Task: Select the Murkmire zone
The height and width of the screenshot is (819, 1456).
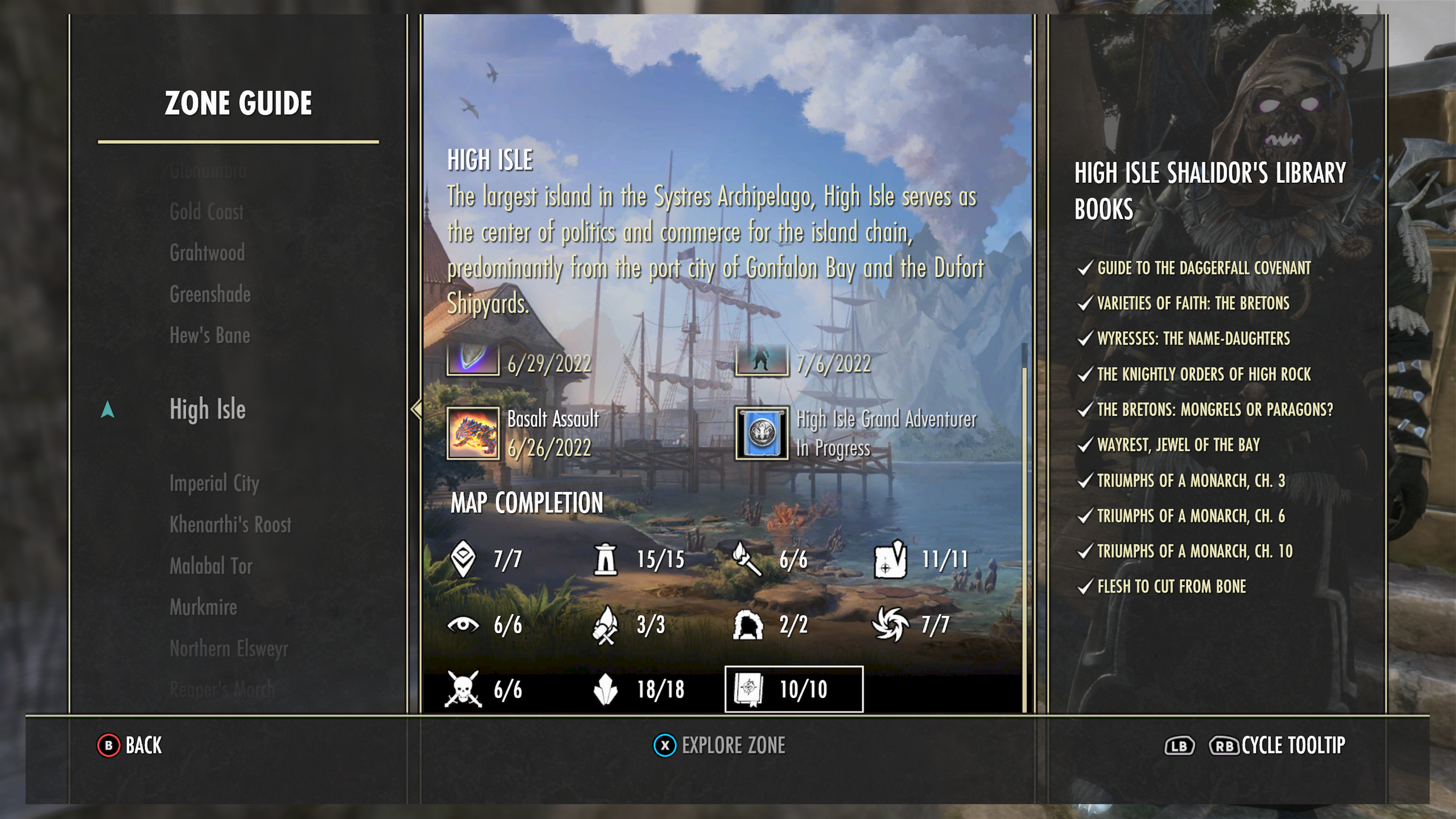Action: (203, 607)
